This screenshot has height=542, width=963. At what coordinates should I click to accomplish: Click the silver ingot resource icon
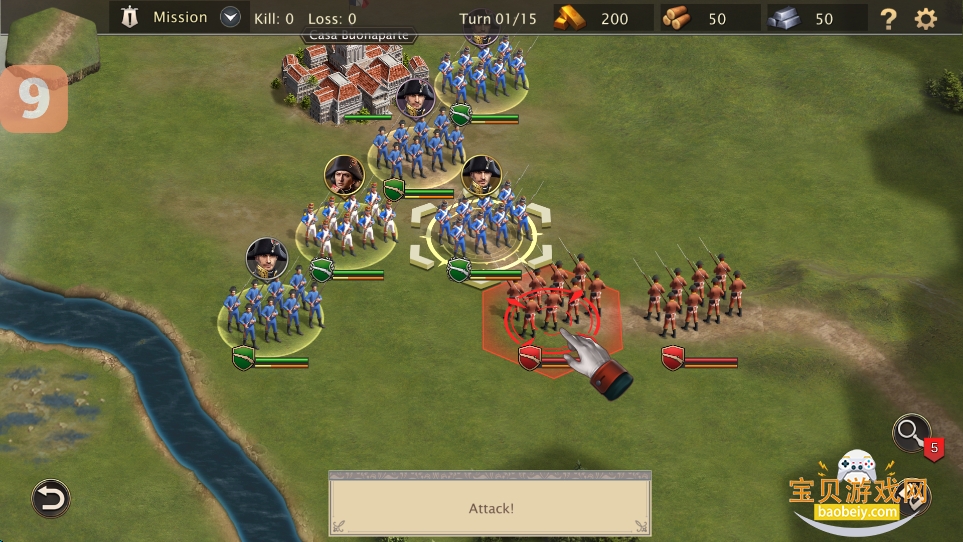tap(785, 18)
